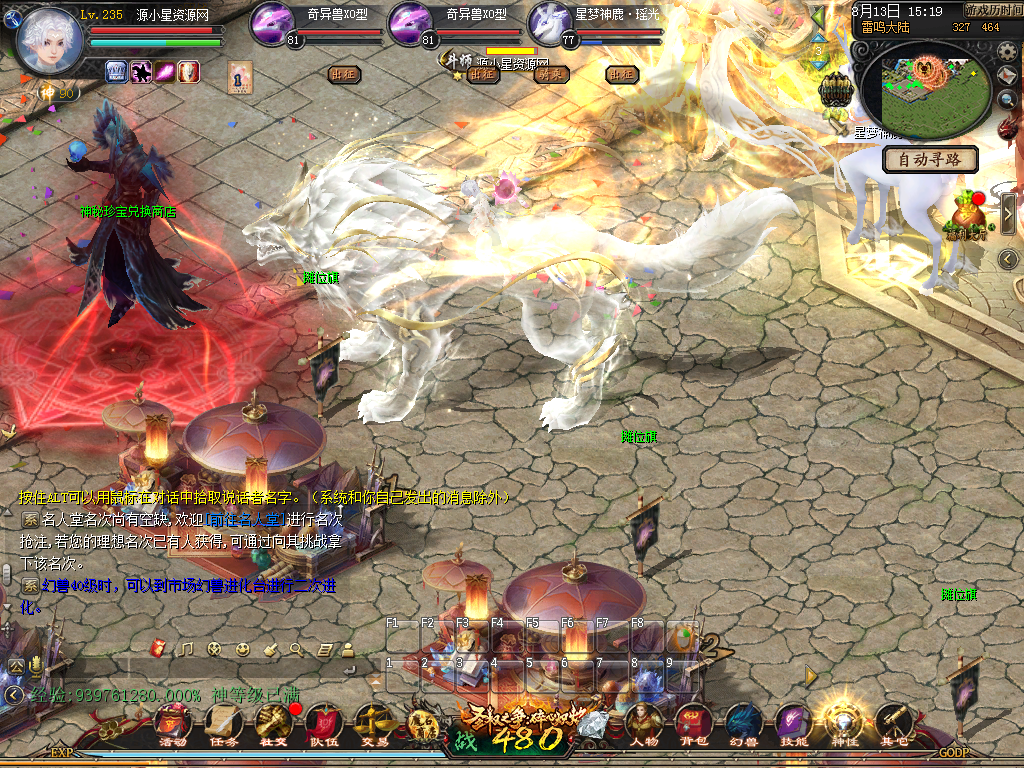Open the 活动 (Events) menu
Image resolution: width=1024 pixels, height=768 pixels.
tap(173, 724)
